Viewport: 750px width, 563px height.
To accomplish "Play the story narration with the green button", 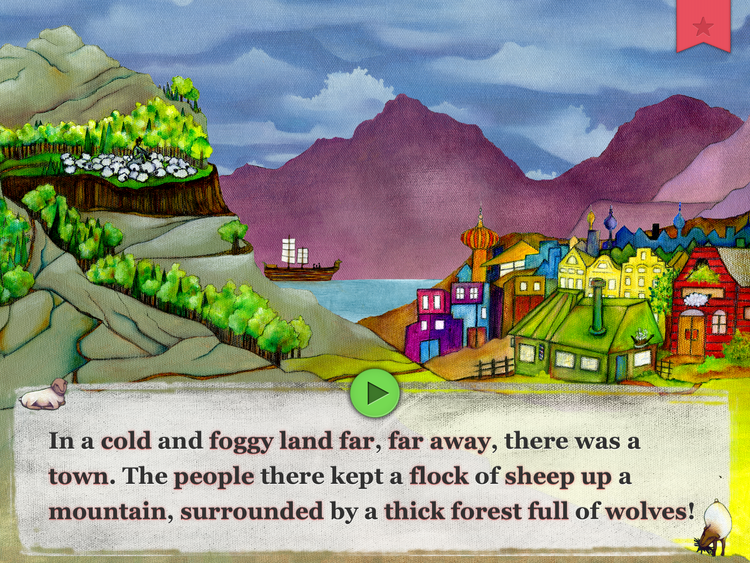I will click(x=375, y=393).
